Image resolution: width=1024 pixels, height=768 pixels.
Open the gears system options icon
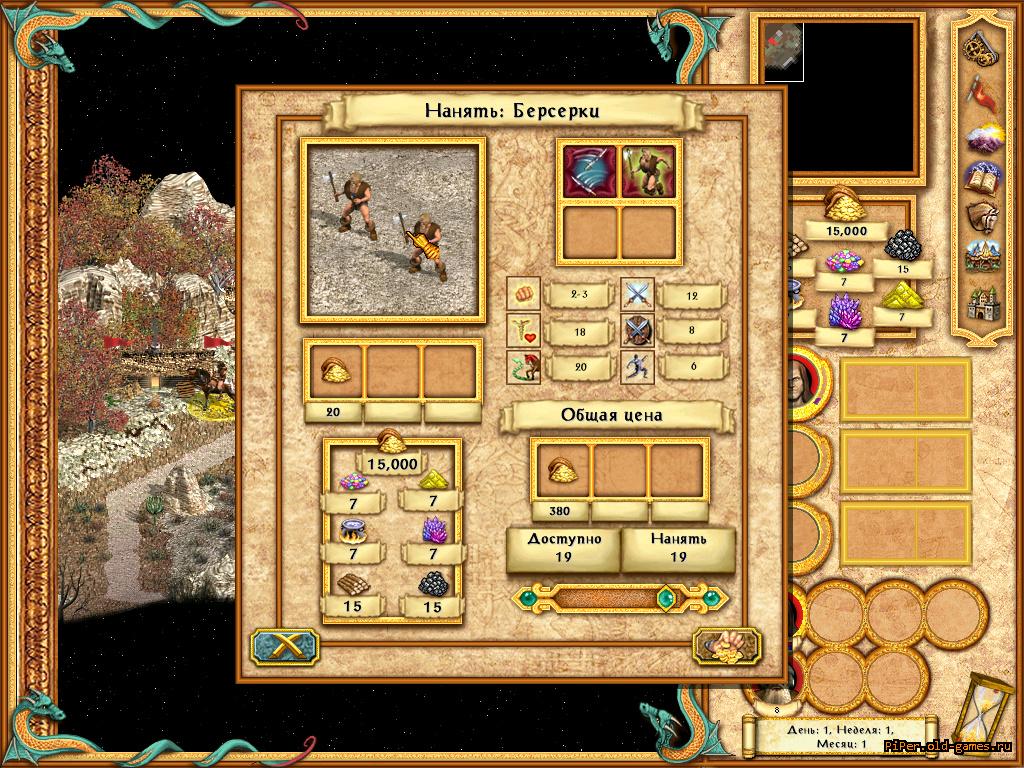pos(977,45)
